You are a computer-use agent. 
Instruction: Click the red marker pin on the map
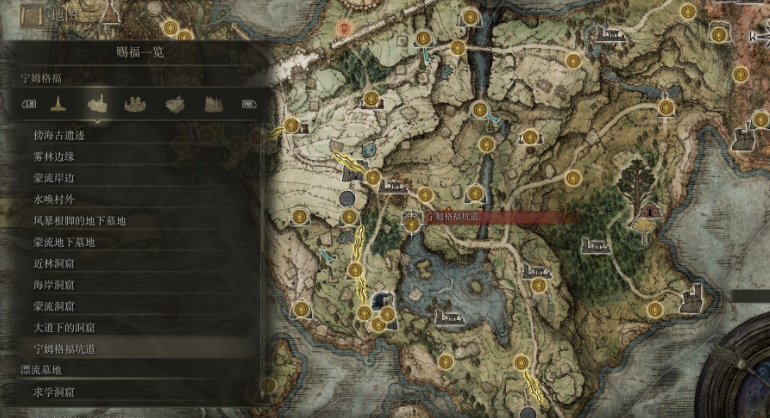(x=345, y=28)
